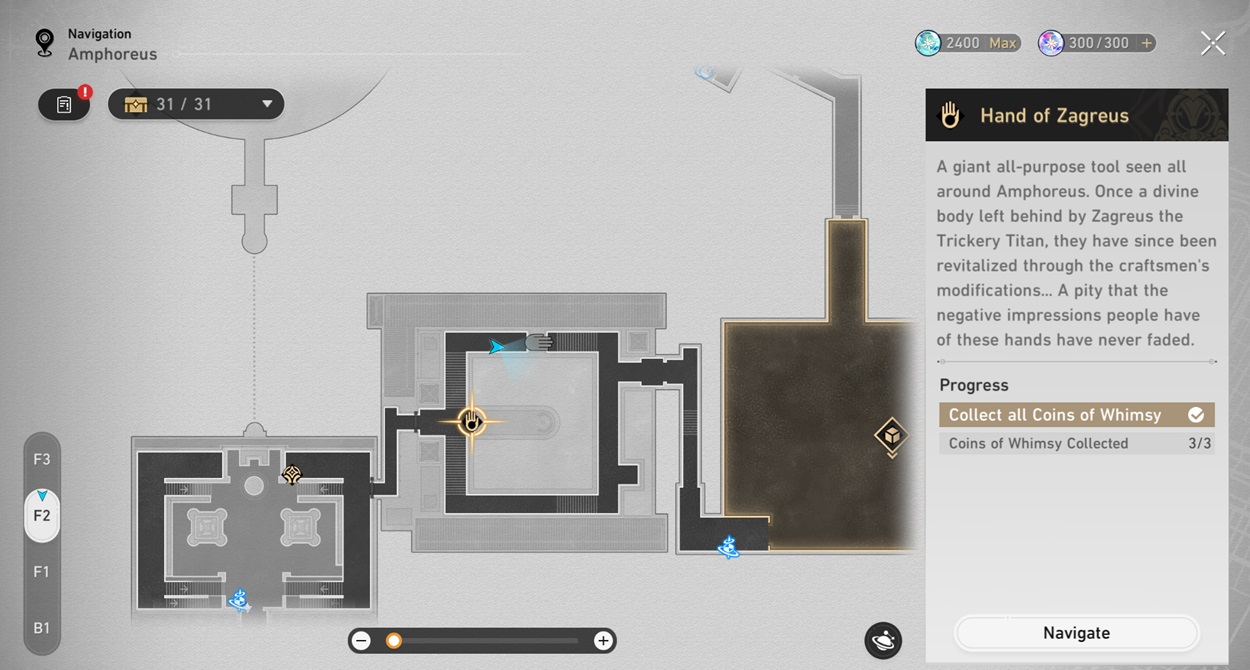This screenshot has width=1250, height=670.
Task: Select the space anchor in the lower-left hall
Action: [x=238, y=600]
